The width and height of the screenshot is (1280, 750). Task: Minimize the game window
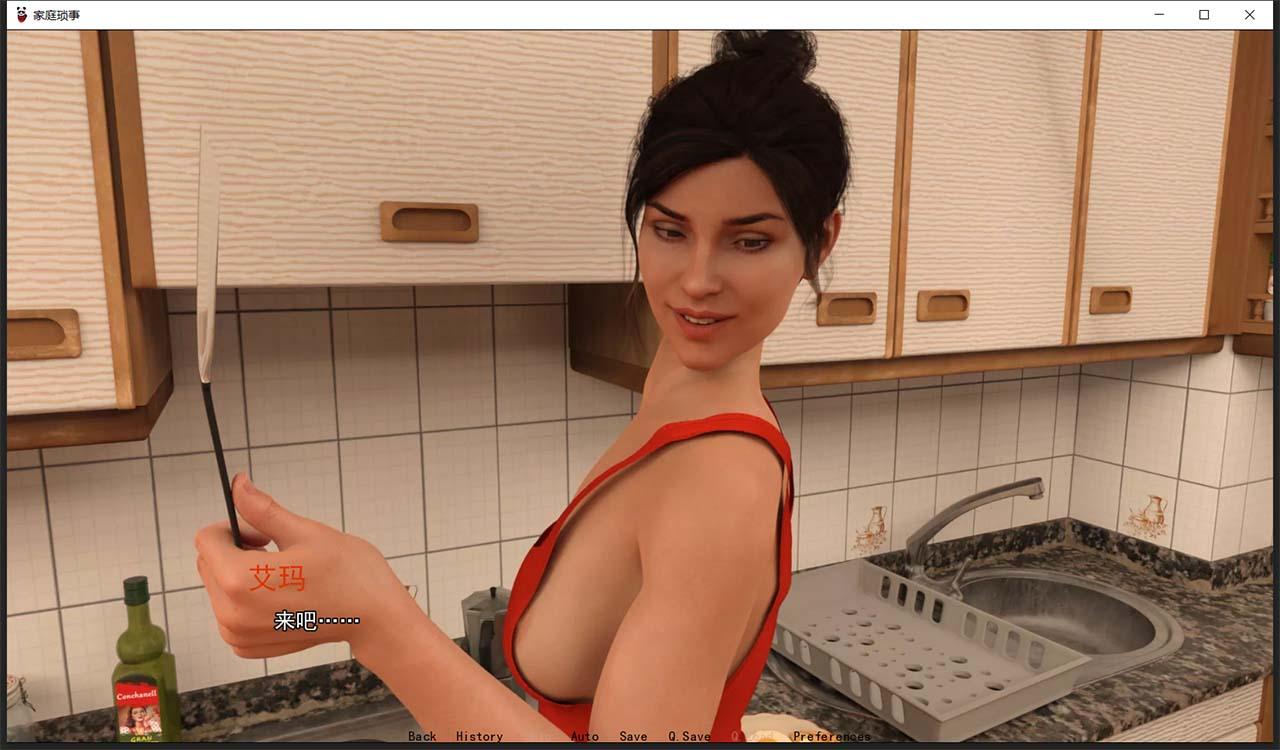click(1157, 14)
